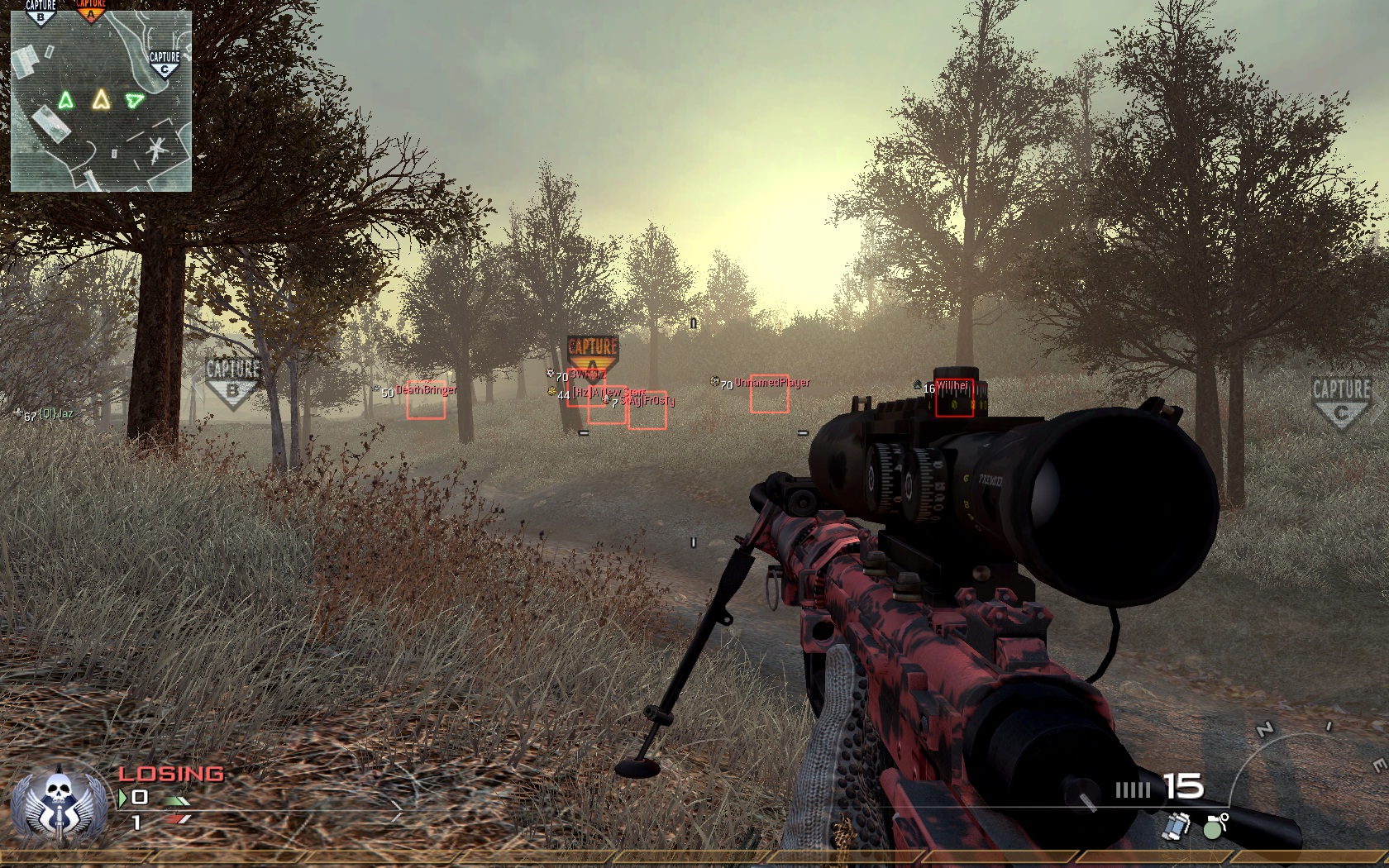Select the Capture B marker on the minimap

pos(41,11)
